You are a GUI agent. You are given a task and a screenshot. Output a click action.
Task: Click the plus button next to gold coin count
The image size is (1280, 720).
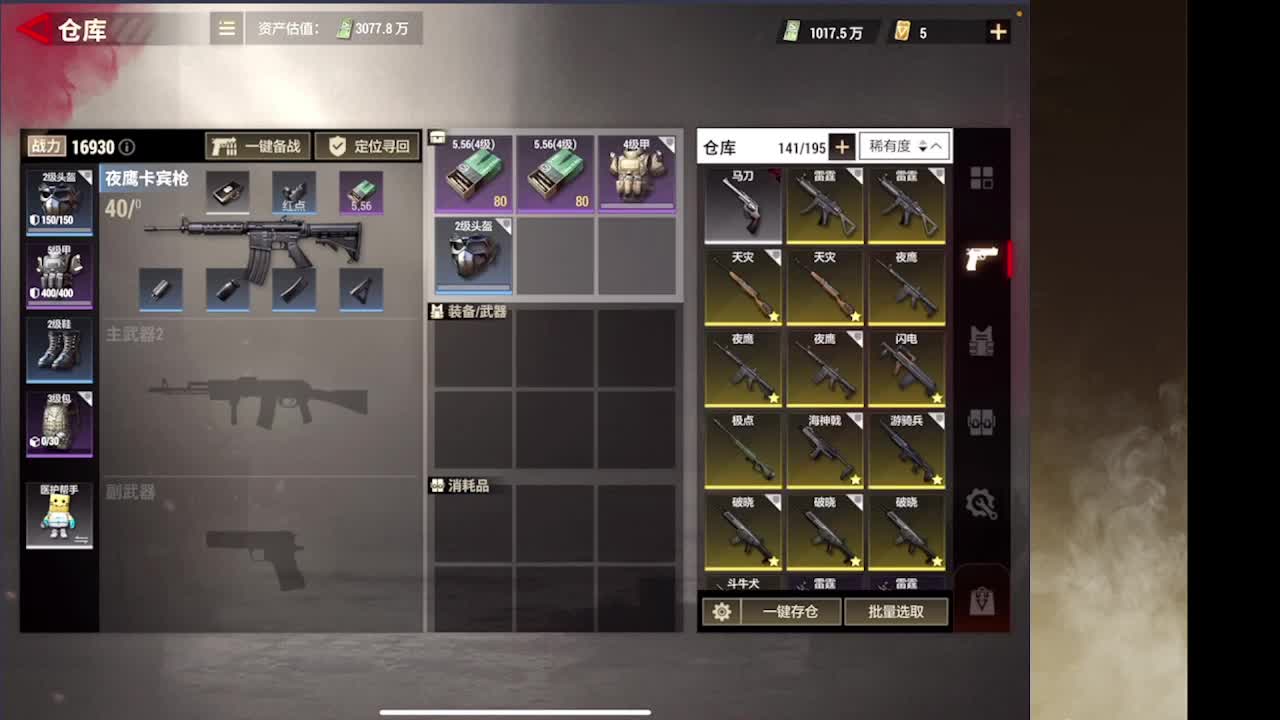(997, 31)
